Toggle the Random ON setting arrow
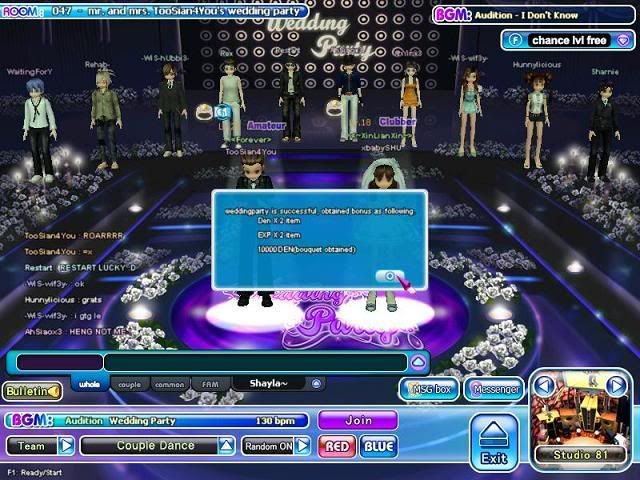The width and height of the screenshot is (640, 480). [302, 446]
